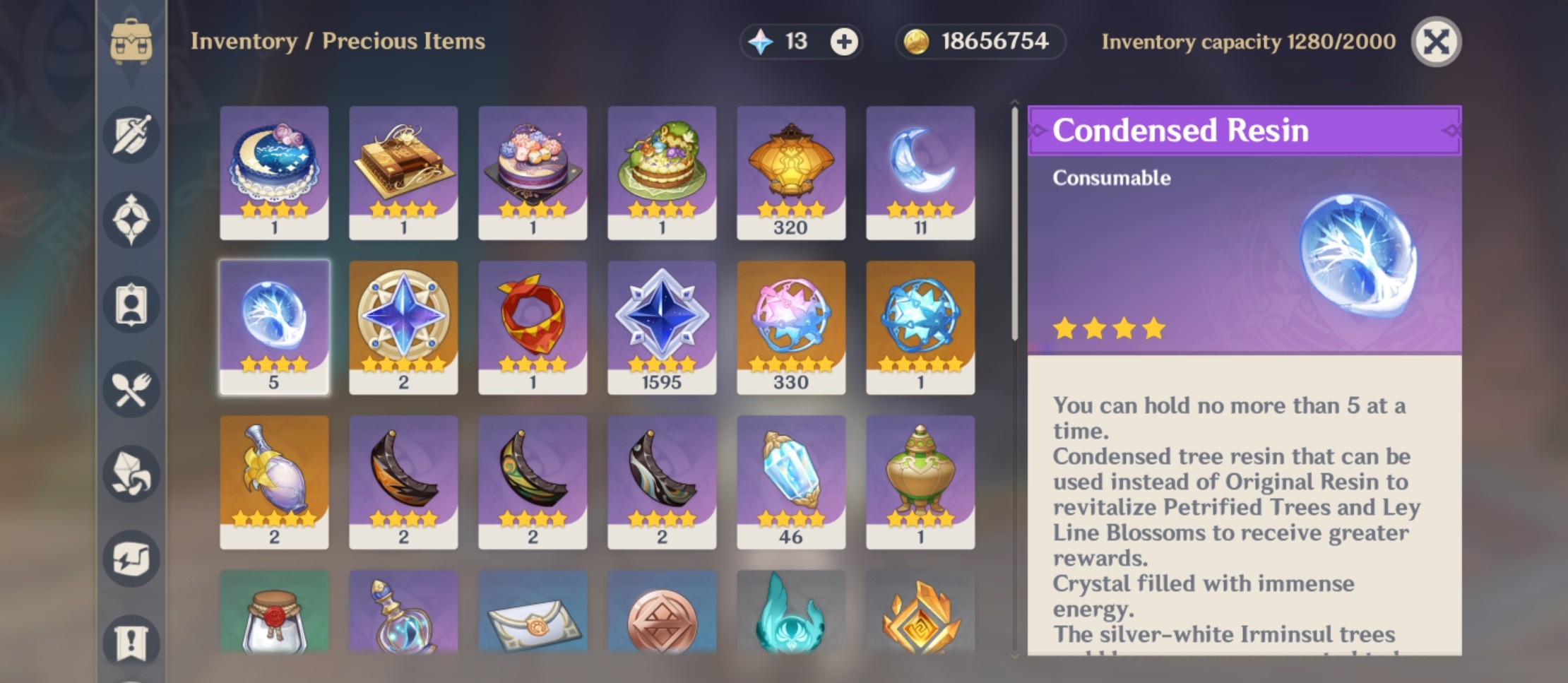Switch to the Food category via fork-and-spoon icon

[x=131, y=390]
